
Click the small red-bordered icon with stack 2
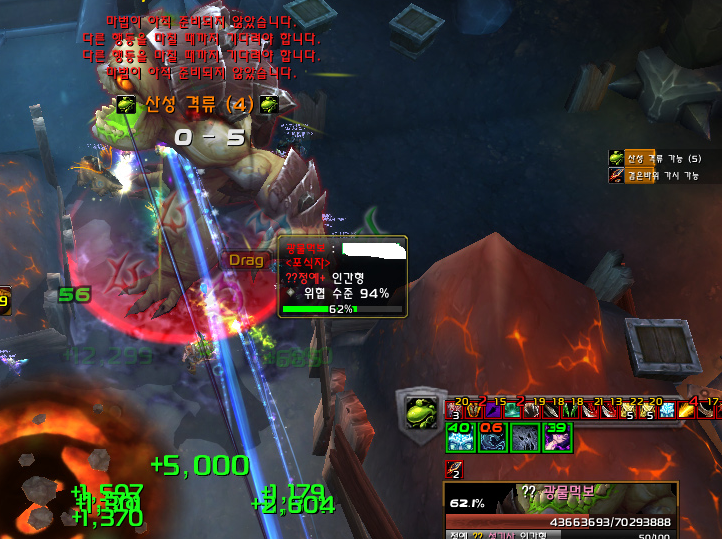click(454, 468)
